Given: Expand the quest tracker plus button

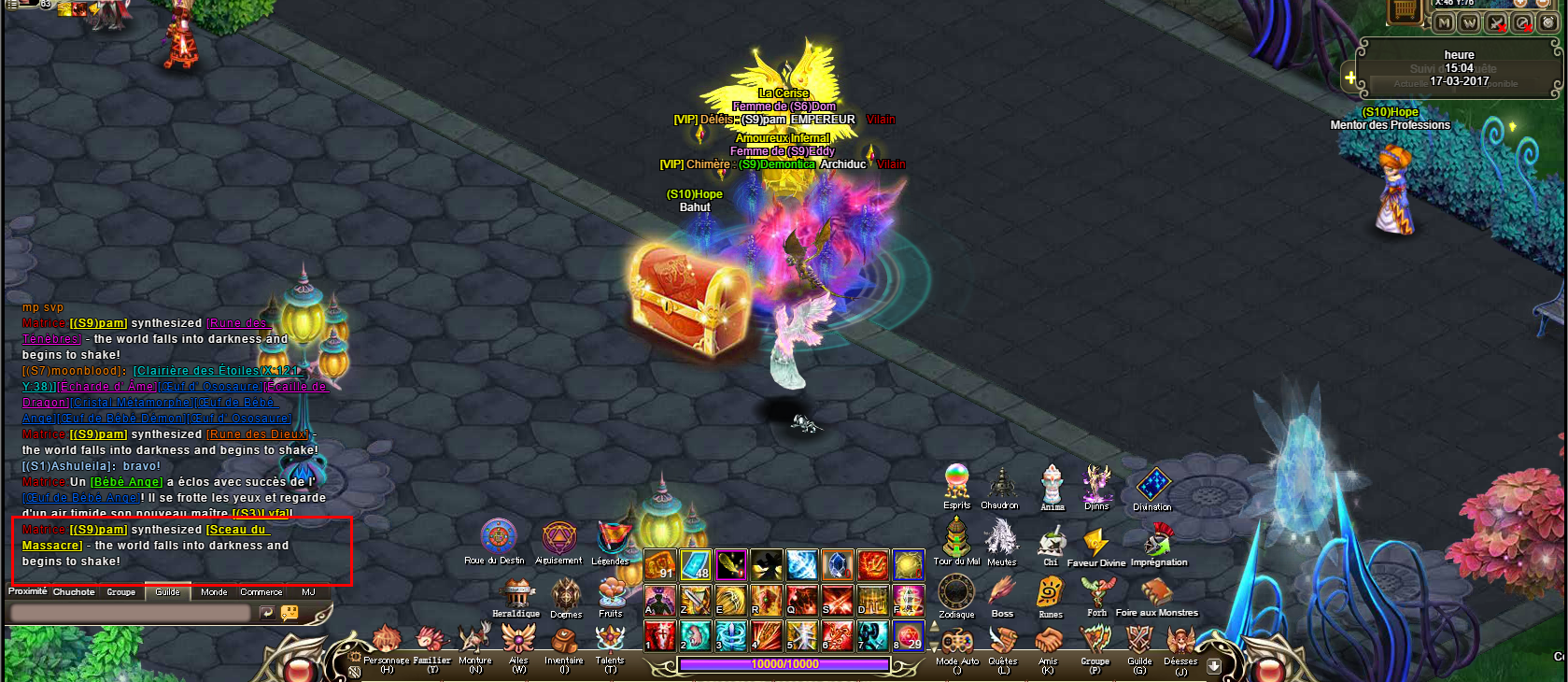Looking at the screenshot, I should coord(1349,78).
